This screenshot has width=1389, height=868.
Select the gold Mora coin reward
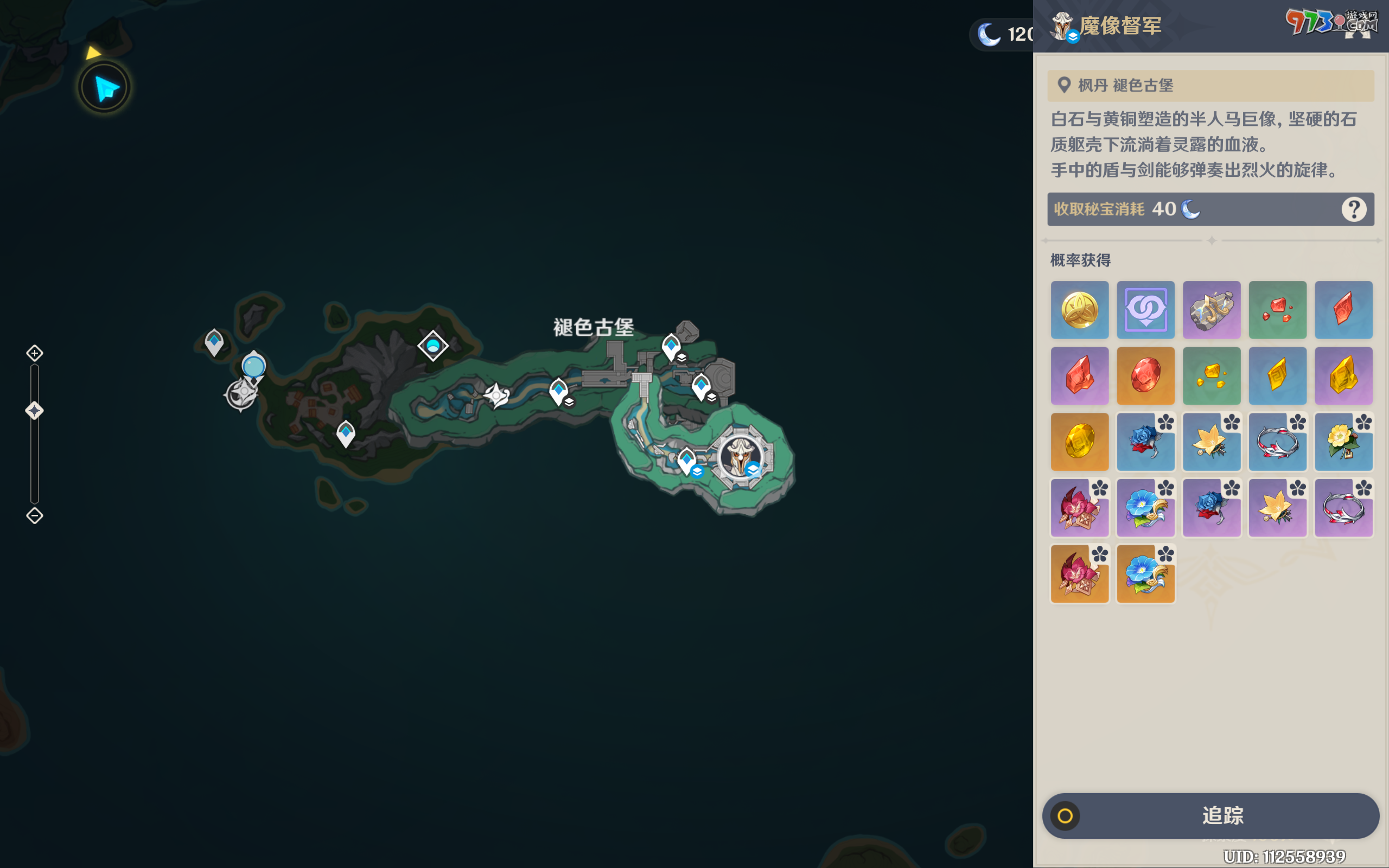pyautogui.click(x=1079, y=310)
